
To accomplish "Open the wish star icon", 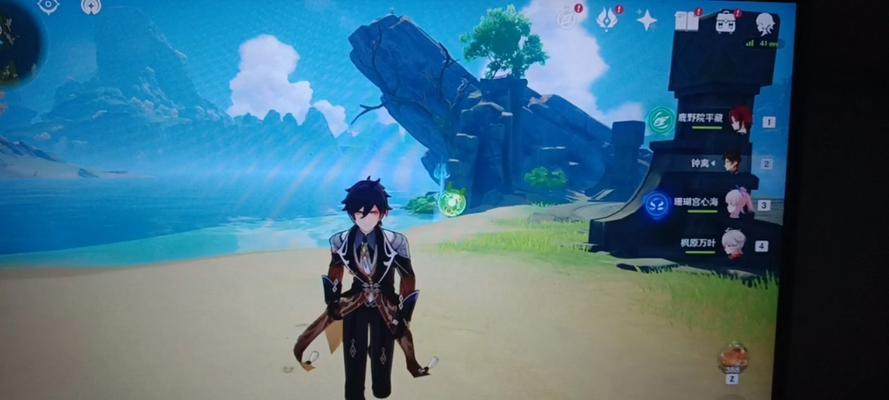I will tap(647, 20).
